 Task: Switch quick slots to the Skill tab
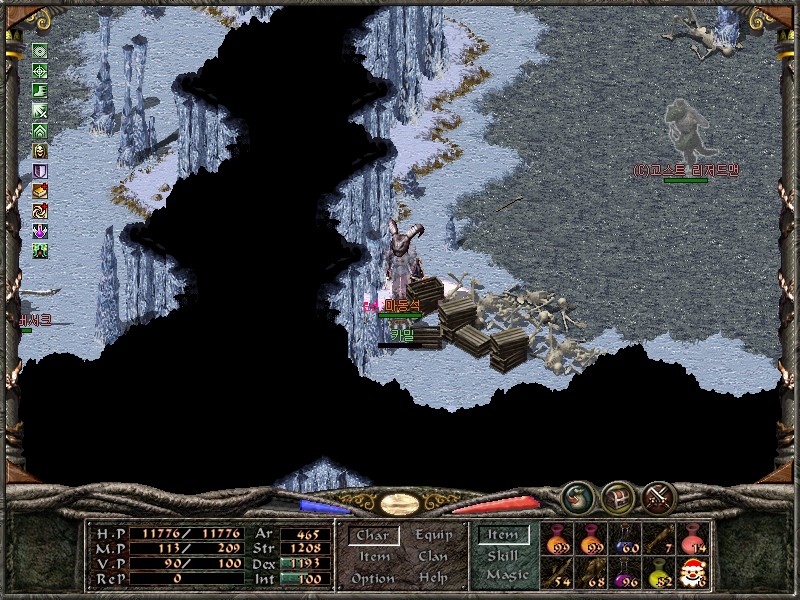point(503,556)
